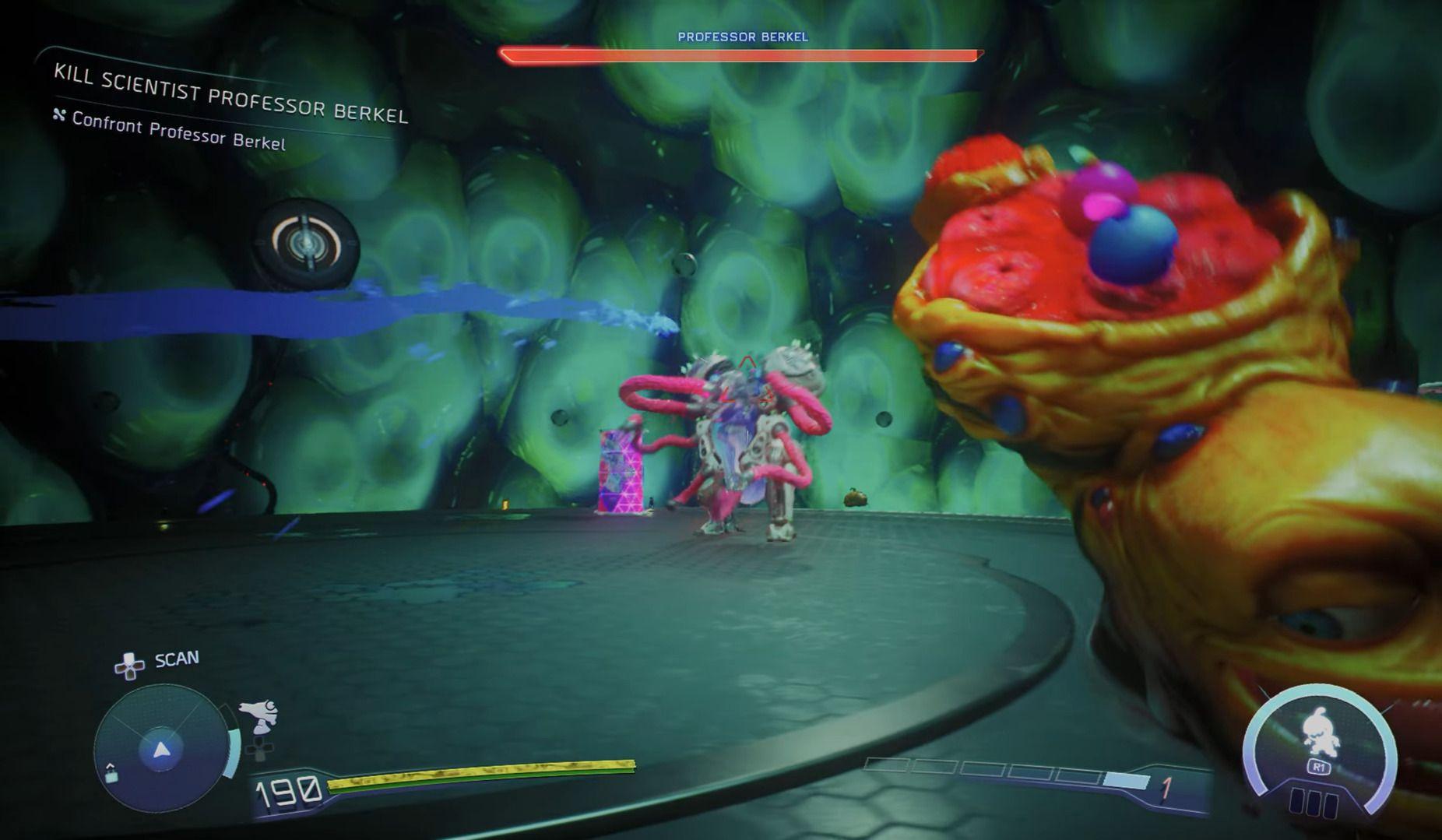The height and width of the screenshot is (840, 1442).
Task: Select the white gun weapon icon
Action: [259, 715]
